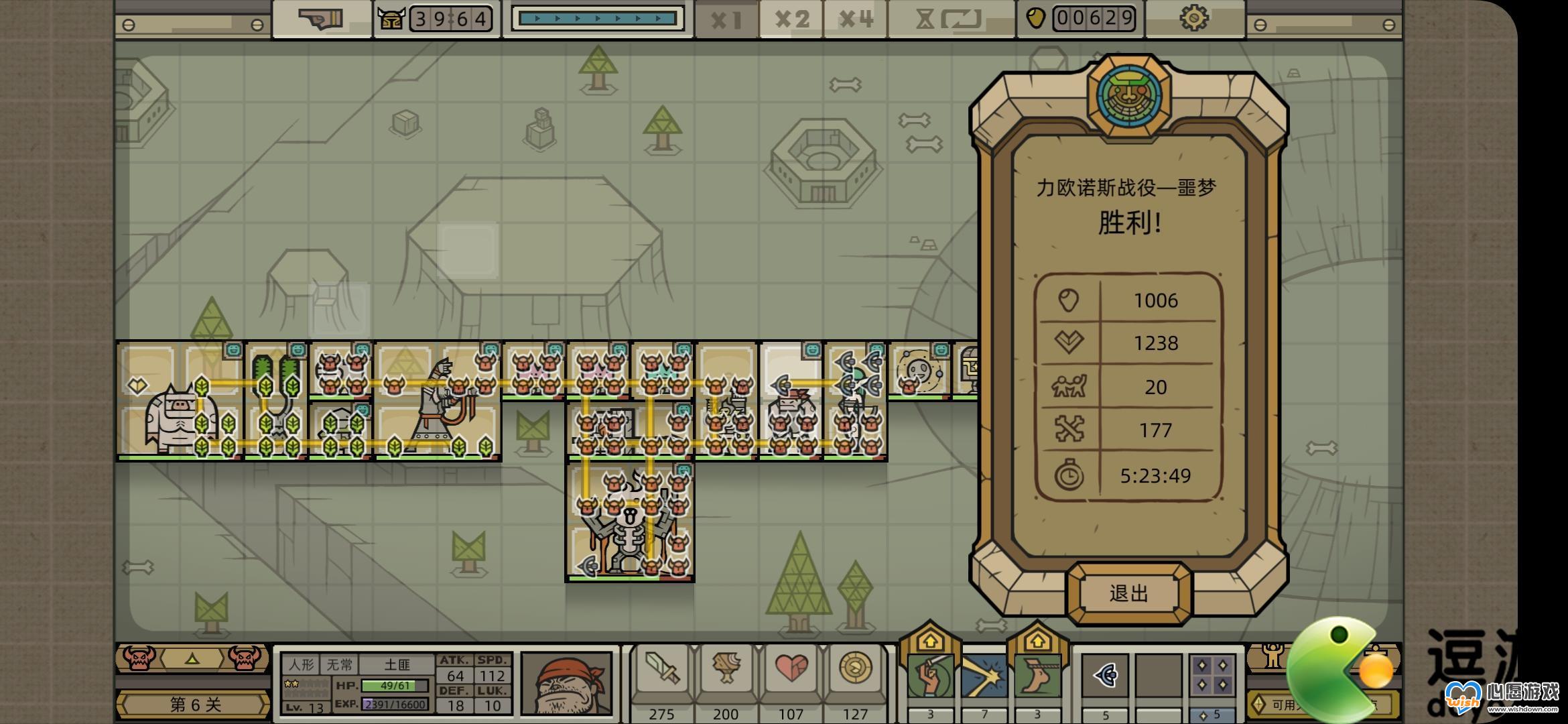Select the four-diamonds item slot

tap(1213, 676)
